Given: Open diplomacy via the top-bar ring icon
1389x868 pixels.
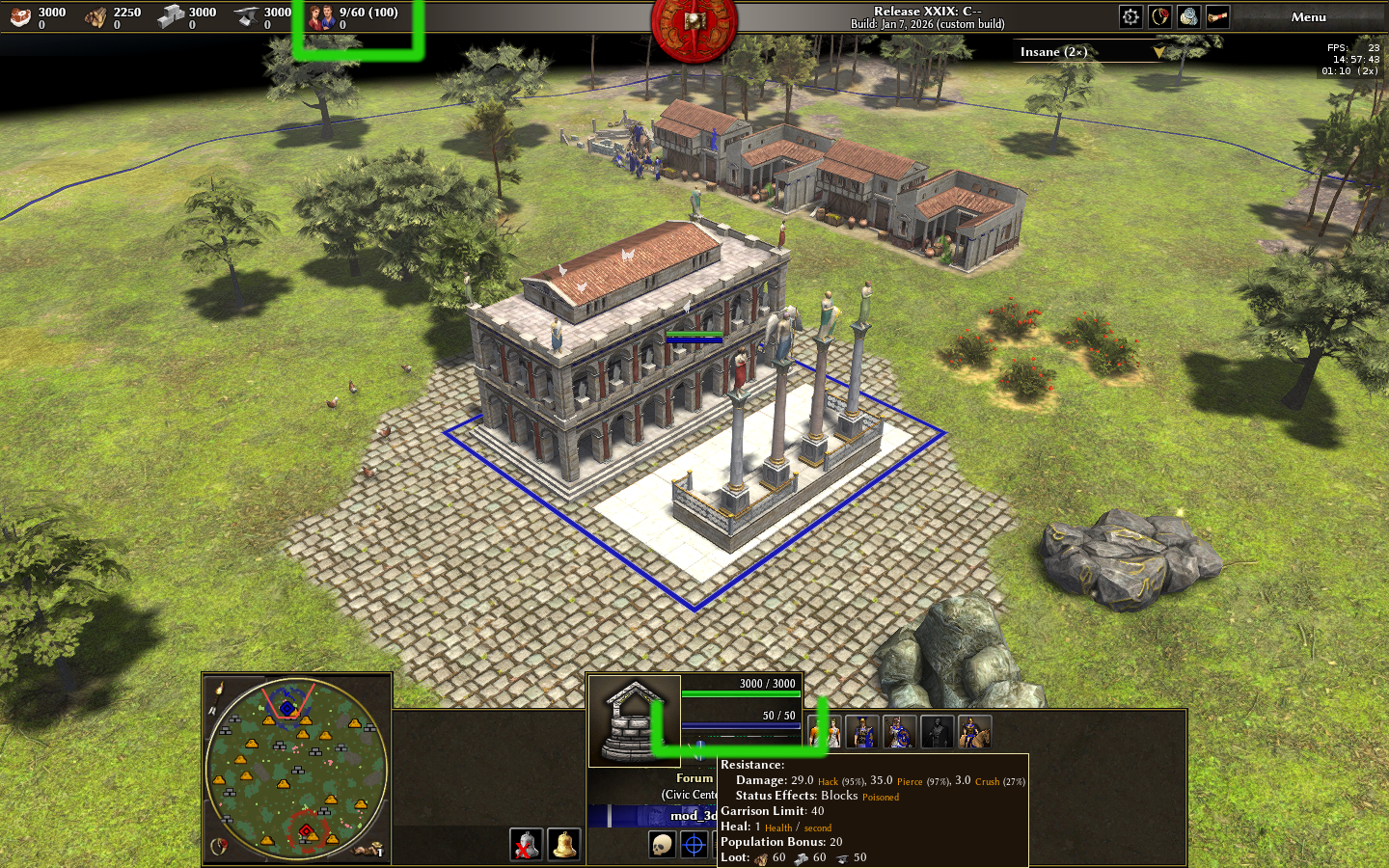Looking at the screenshot, I should click(x=1159, y=16).
